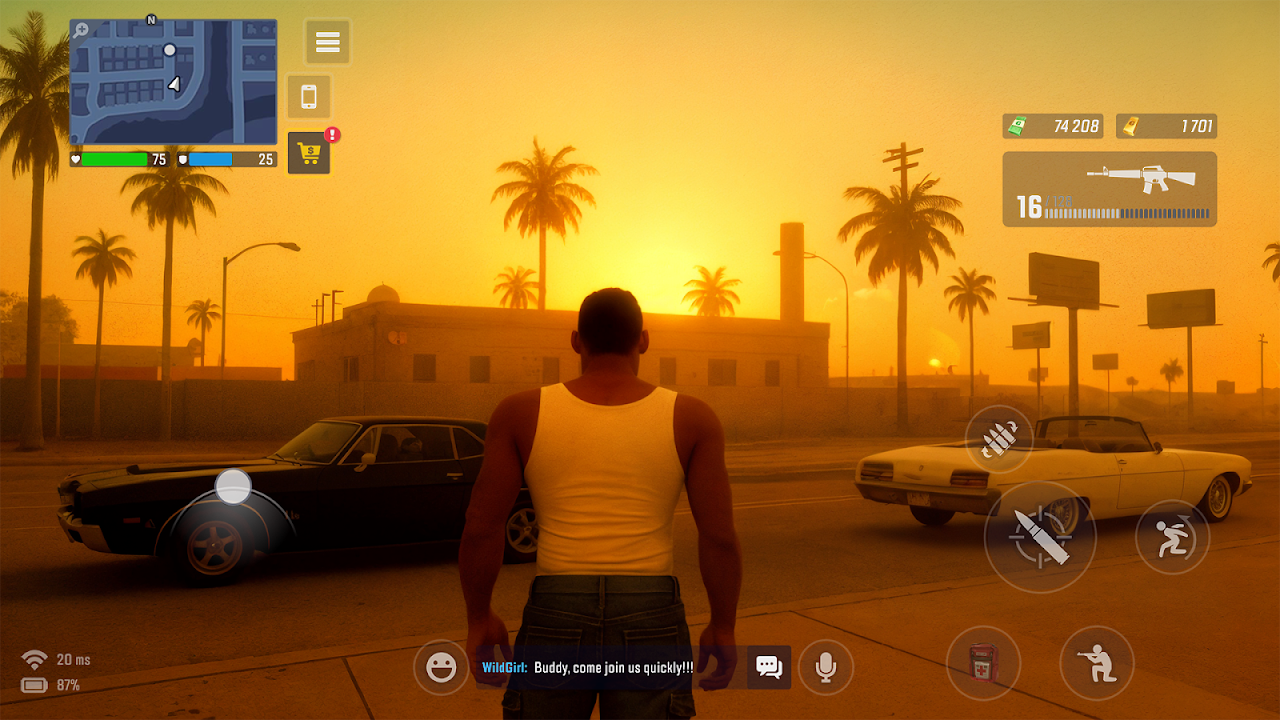This screenshot has height=720, width=1280.
Task: Tap the minimap
Action: click(173, 82)
